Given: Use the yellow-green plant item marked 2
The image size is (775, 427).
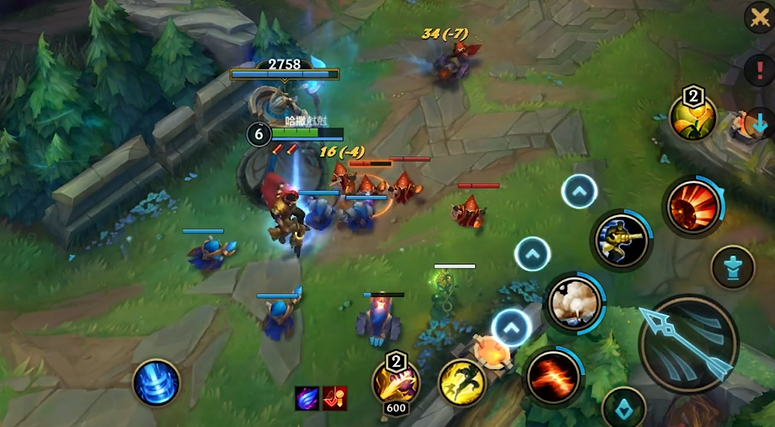Looking at the screenshot, I should pyautogui.click(x=692, y=119).
